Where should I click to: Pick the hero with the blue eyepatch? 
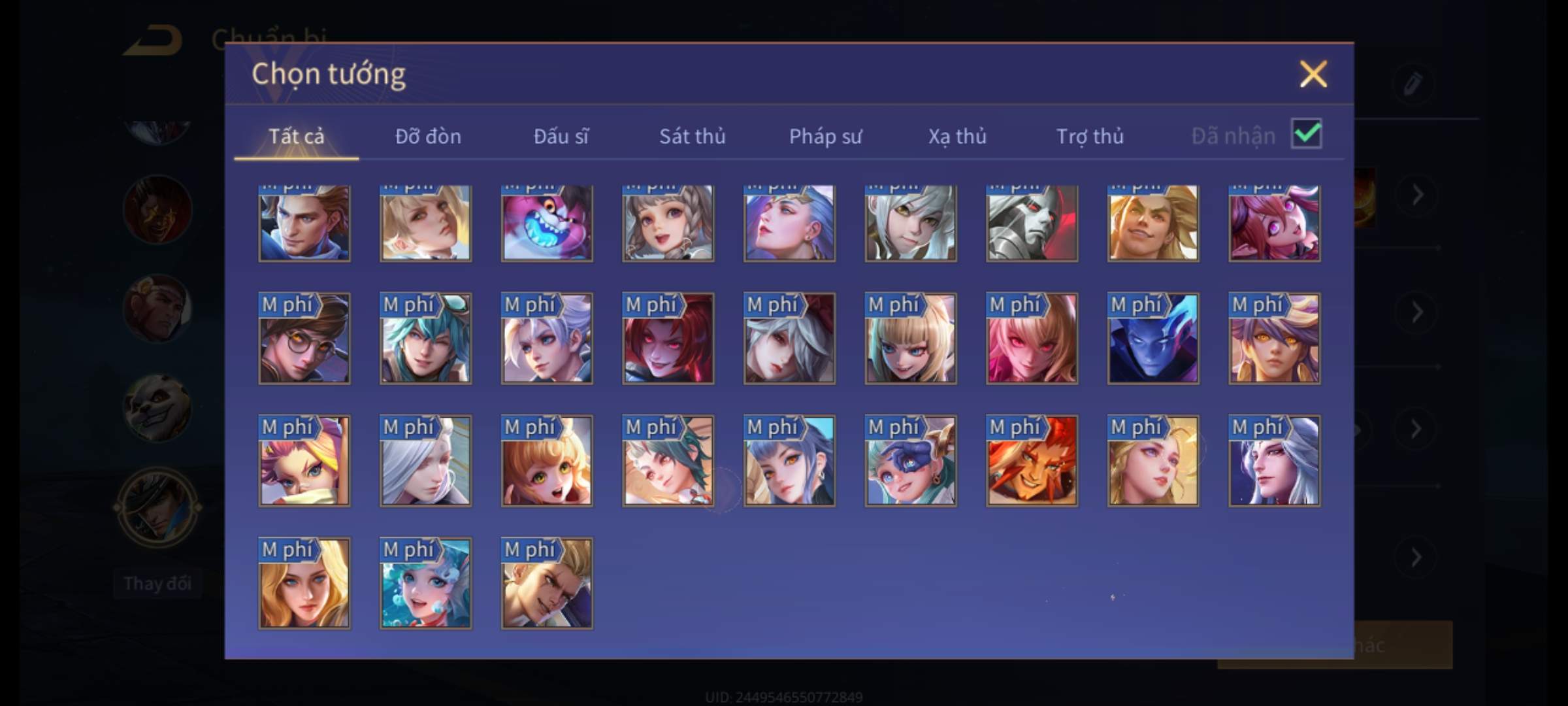pos(911,461)
